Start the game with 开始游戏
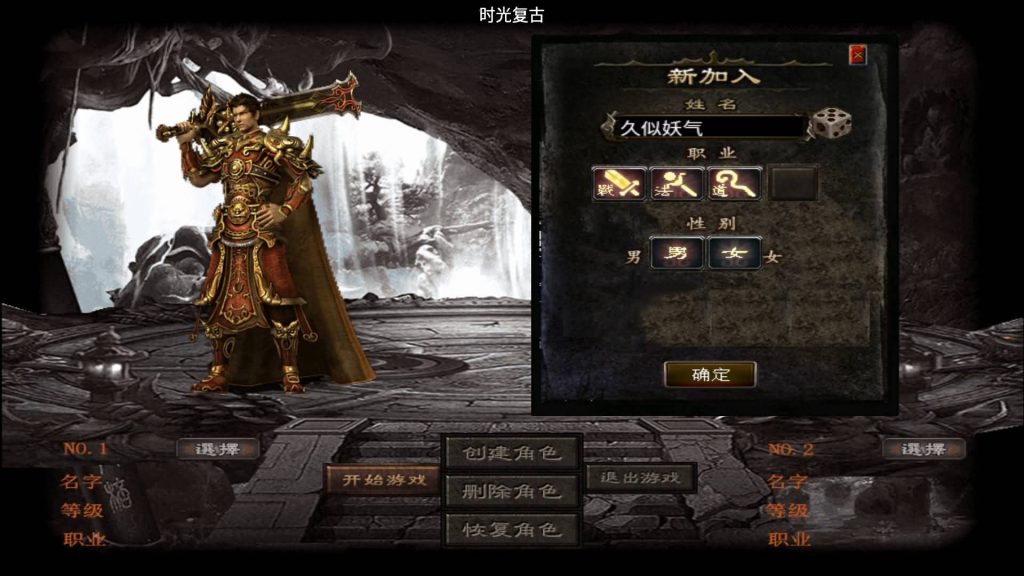The width and height of the screenshot is (1024, 576). click(384, 479)
